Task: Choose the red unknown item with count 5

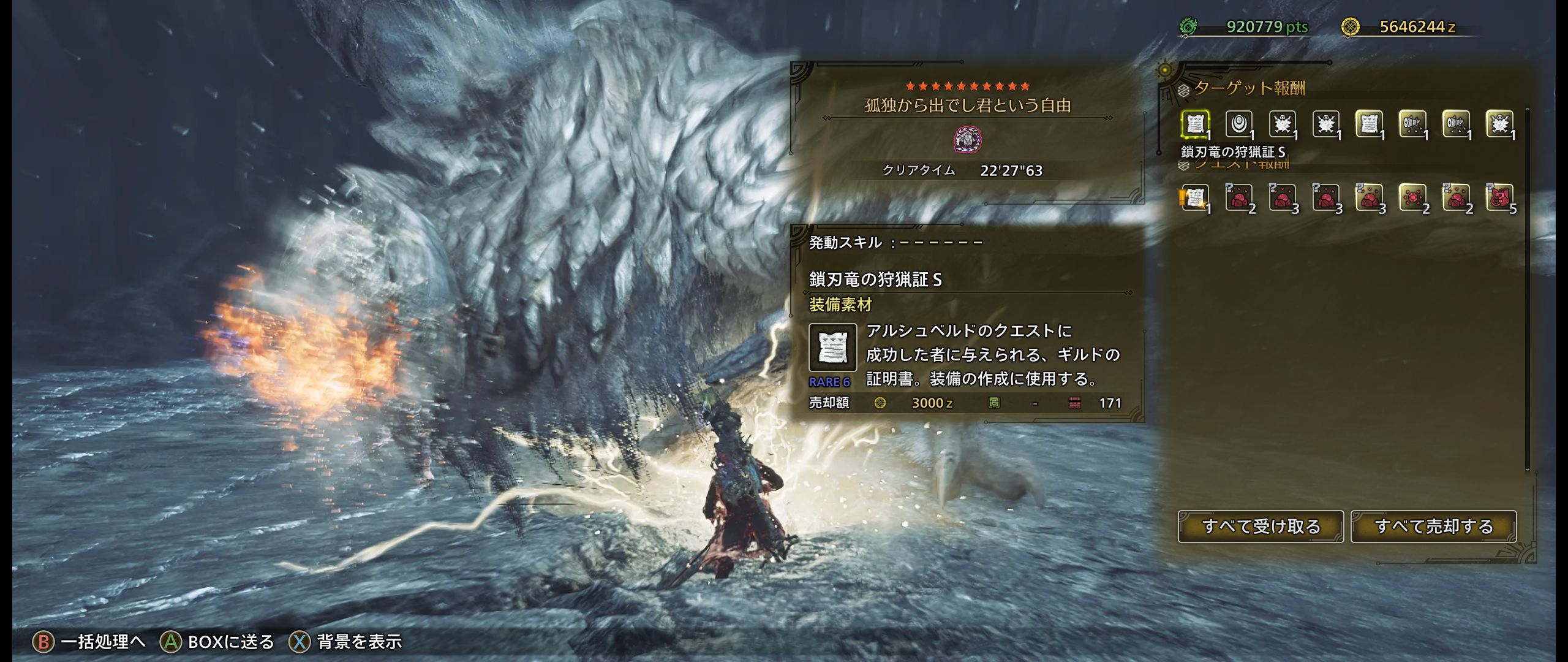Action: point(1499,198)
